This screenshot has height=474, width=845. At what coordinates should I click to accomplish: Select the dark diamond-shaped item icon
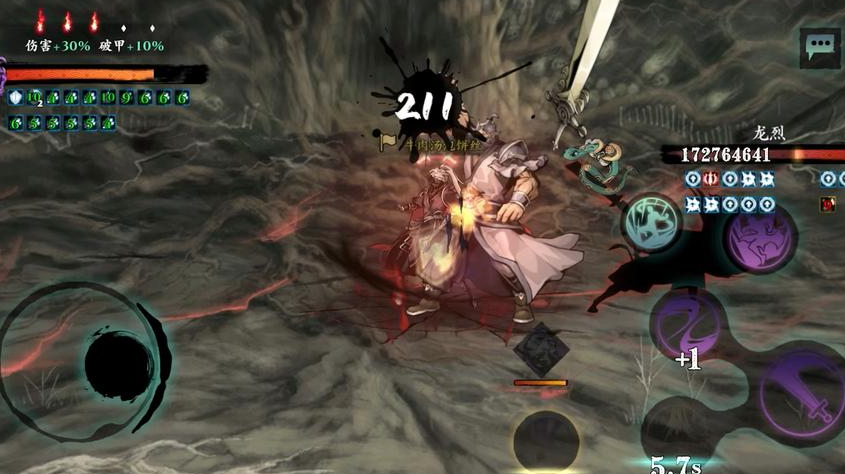pos(540,349)
